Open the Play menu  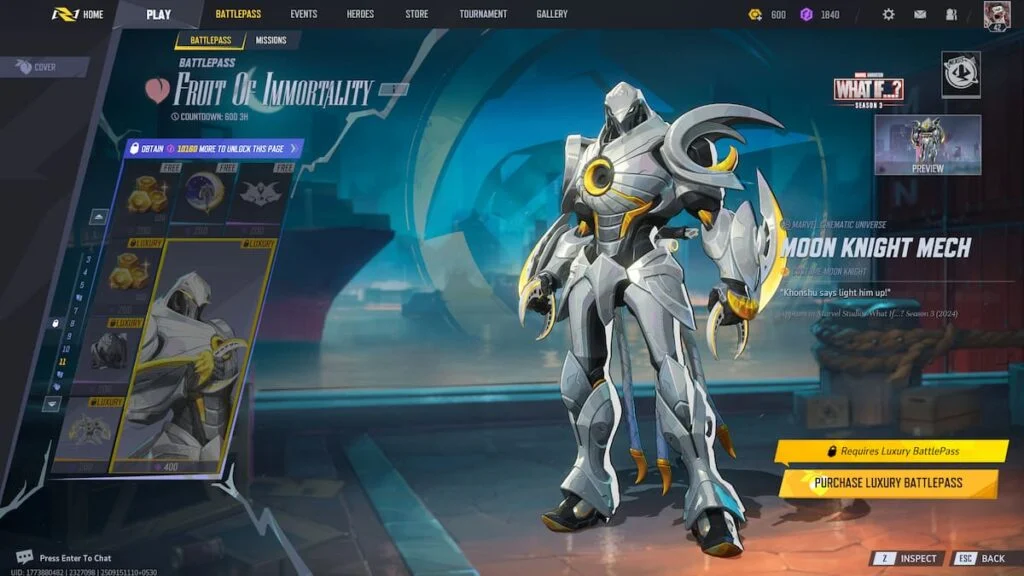(158, 14)
